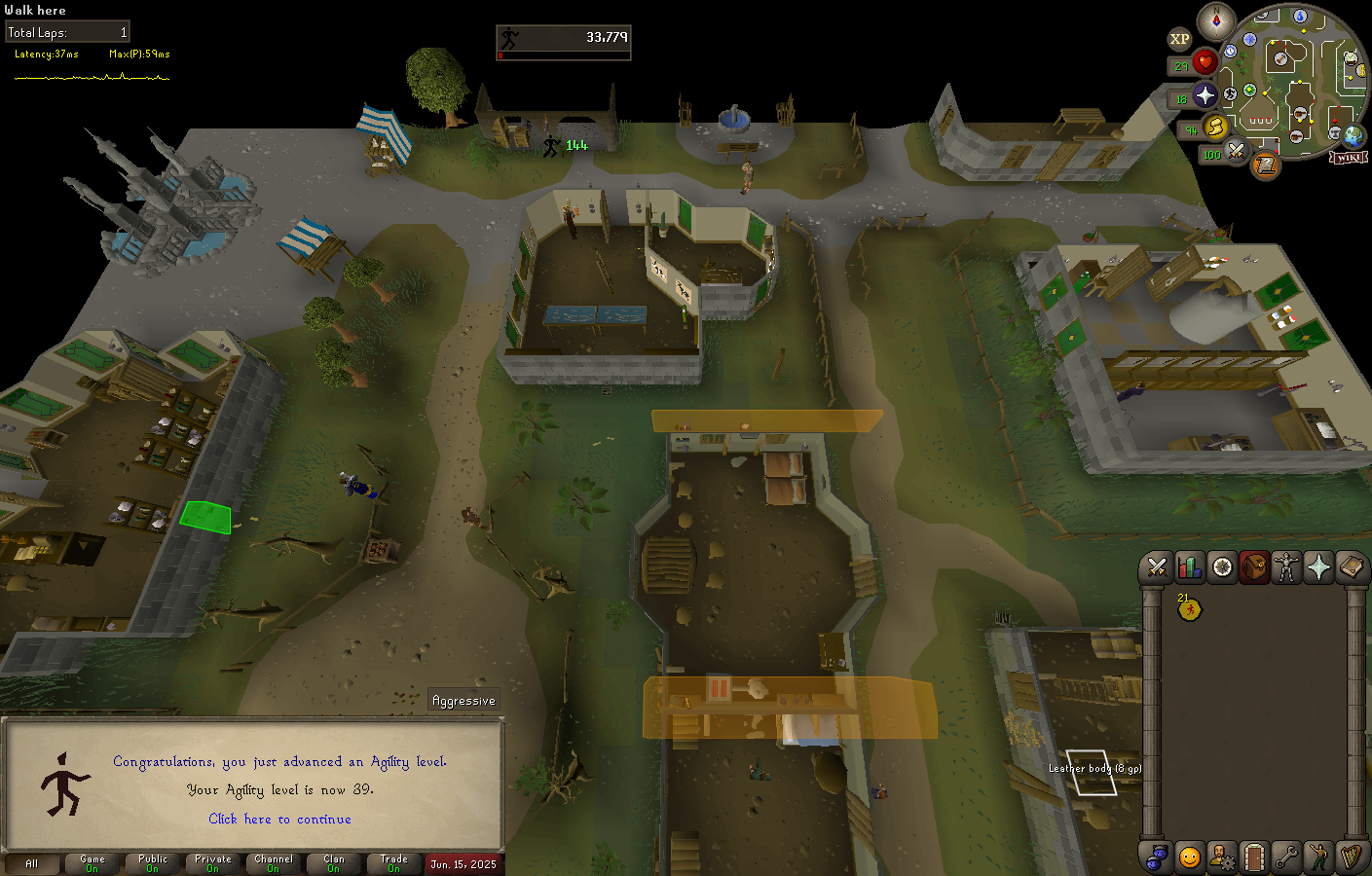Image resolution: width=1372 pixels, height=876 pixels.
Task: Open the Friends List smiley tab
Action: 1189,857
